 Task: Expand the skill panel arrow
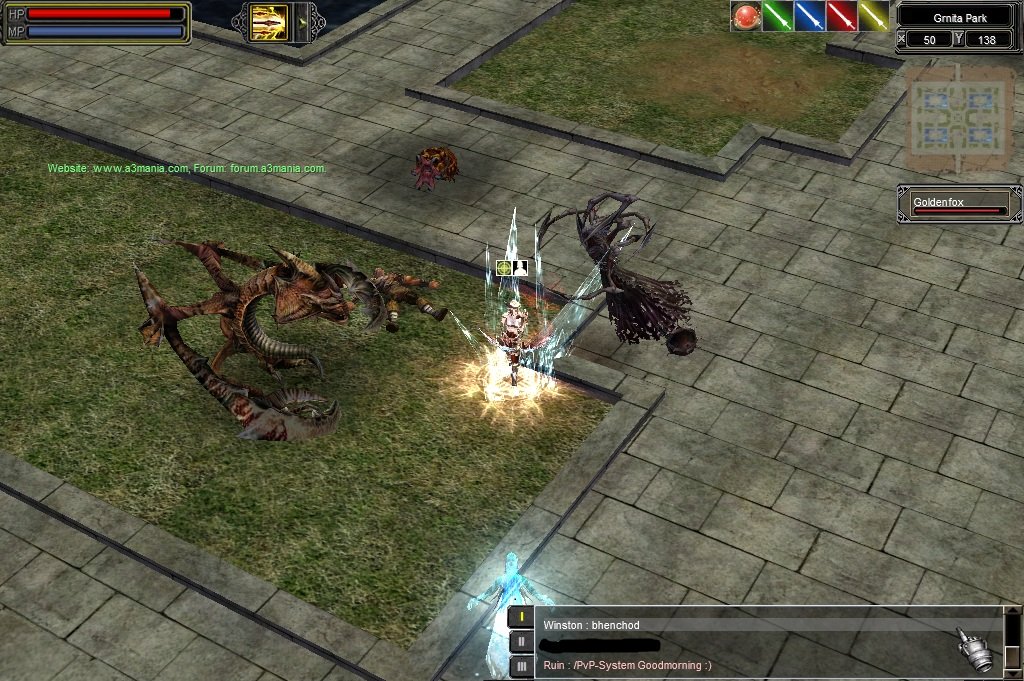click(303, 22)
